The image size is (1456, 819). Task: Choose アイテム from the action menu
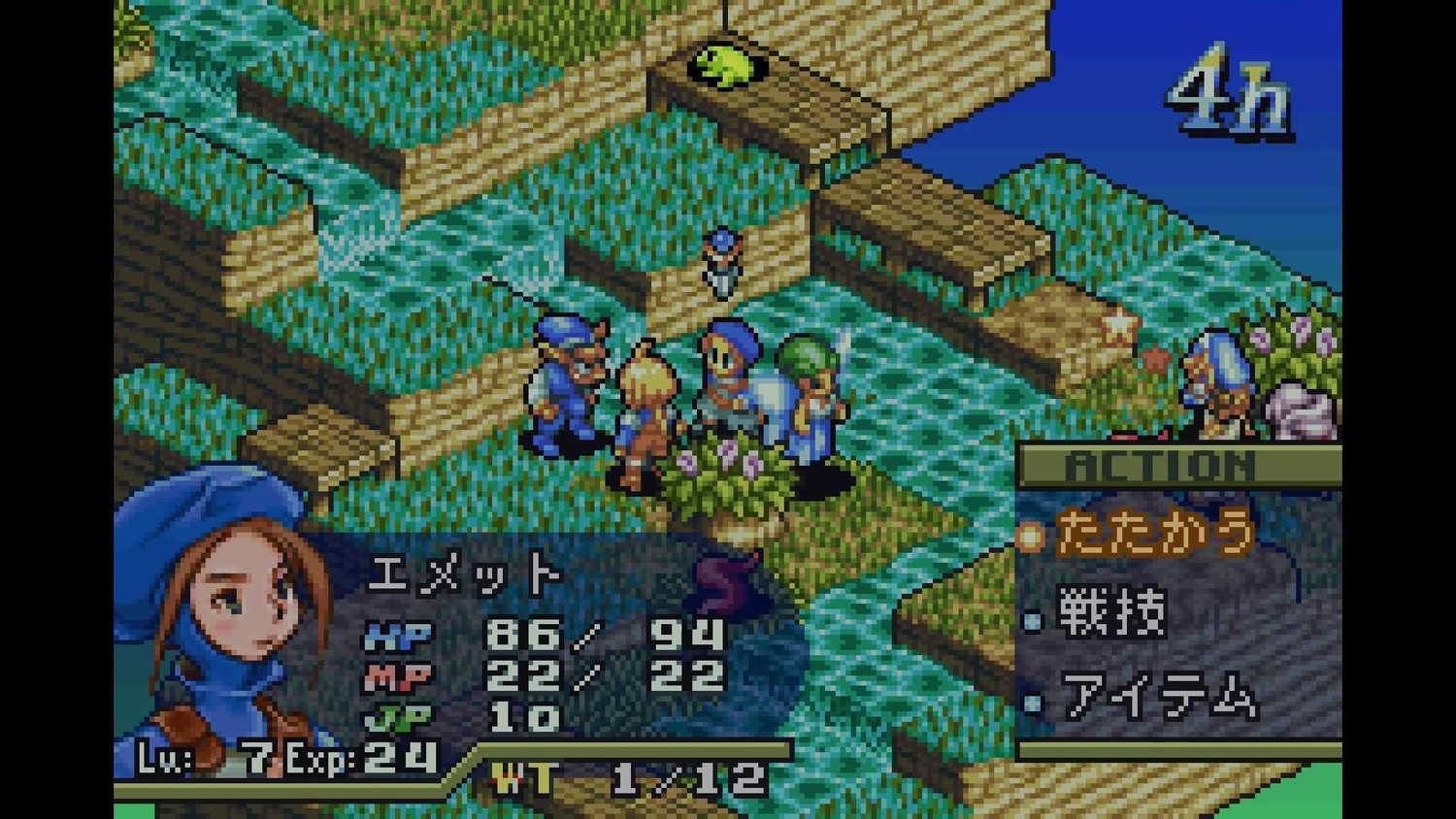[1158, 698]
